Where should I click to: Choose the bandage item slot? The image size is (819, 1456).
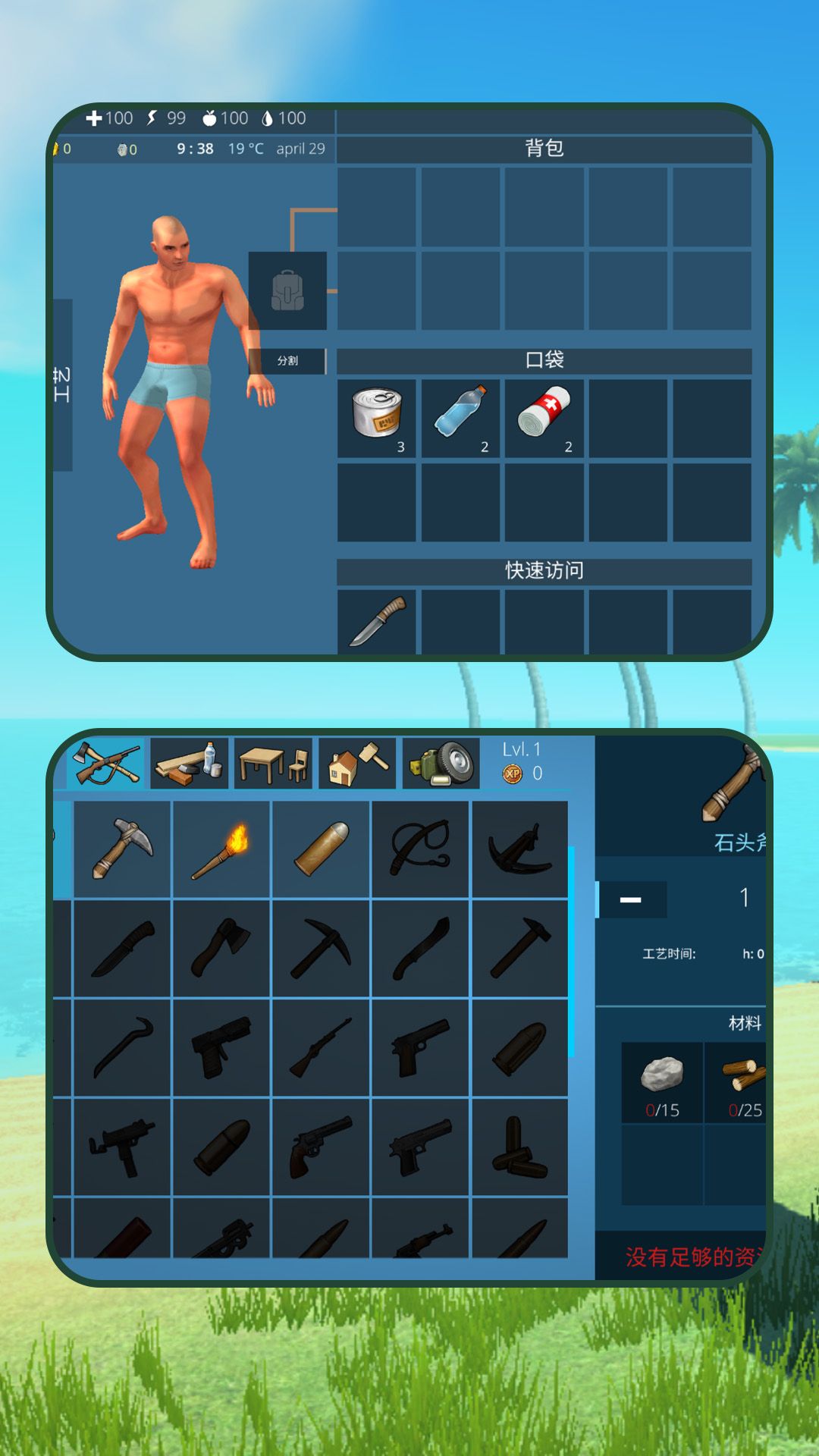pyautogui.click(x=544, y=418)
